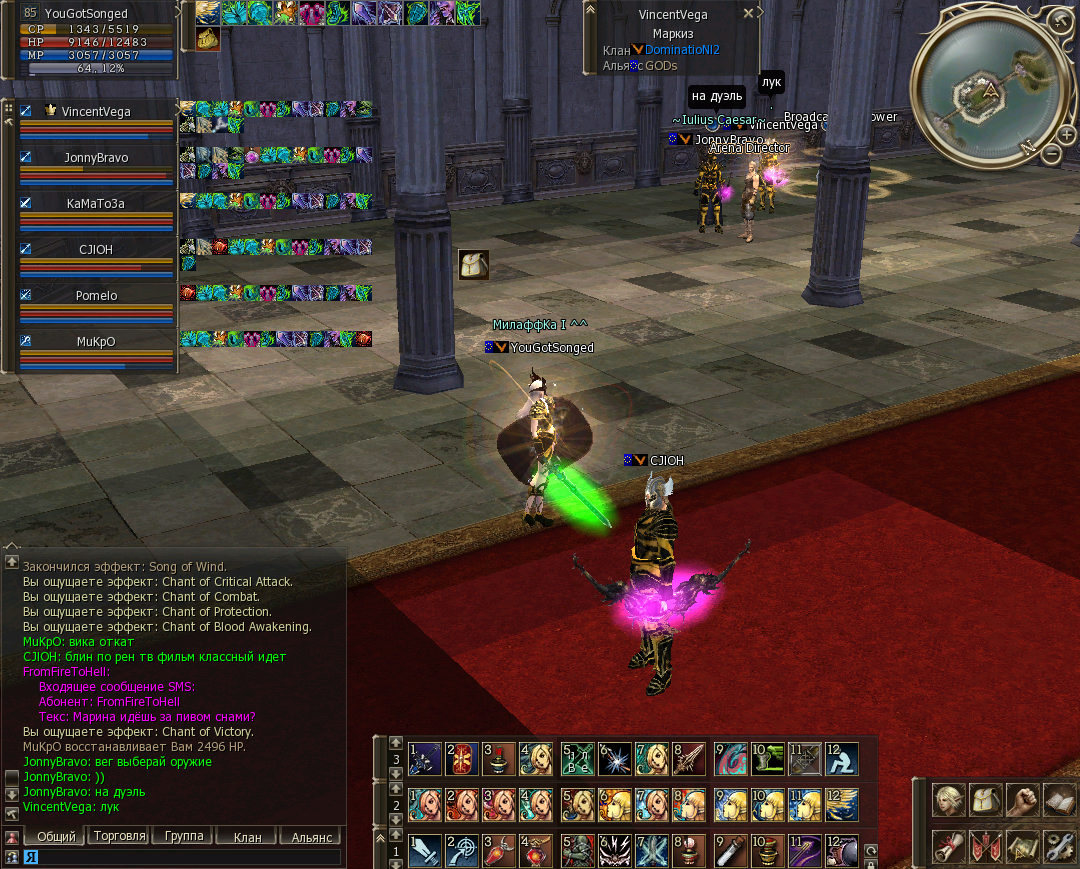Image resolution: width=1080 pixels, height=869 pixels.
Task: Select party member KaMaTo3a
Action: tap(96, 203)
